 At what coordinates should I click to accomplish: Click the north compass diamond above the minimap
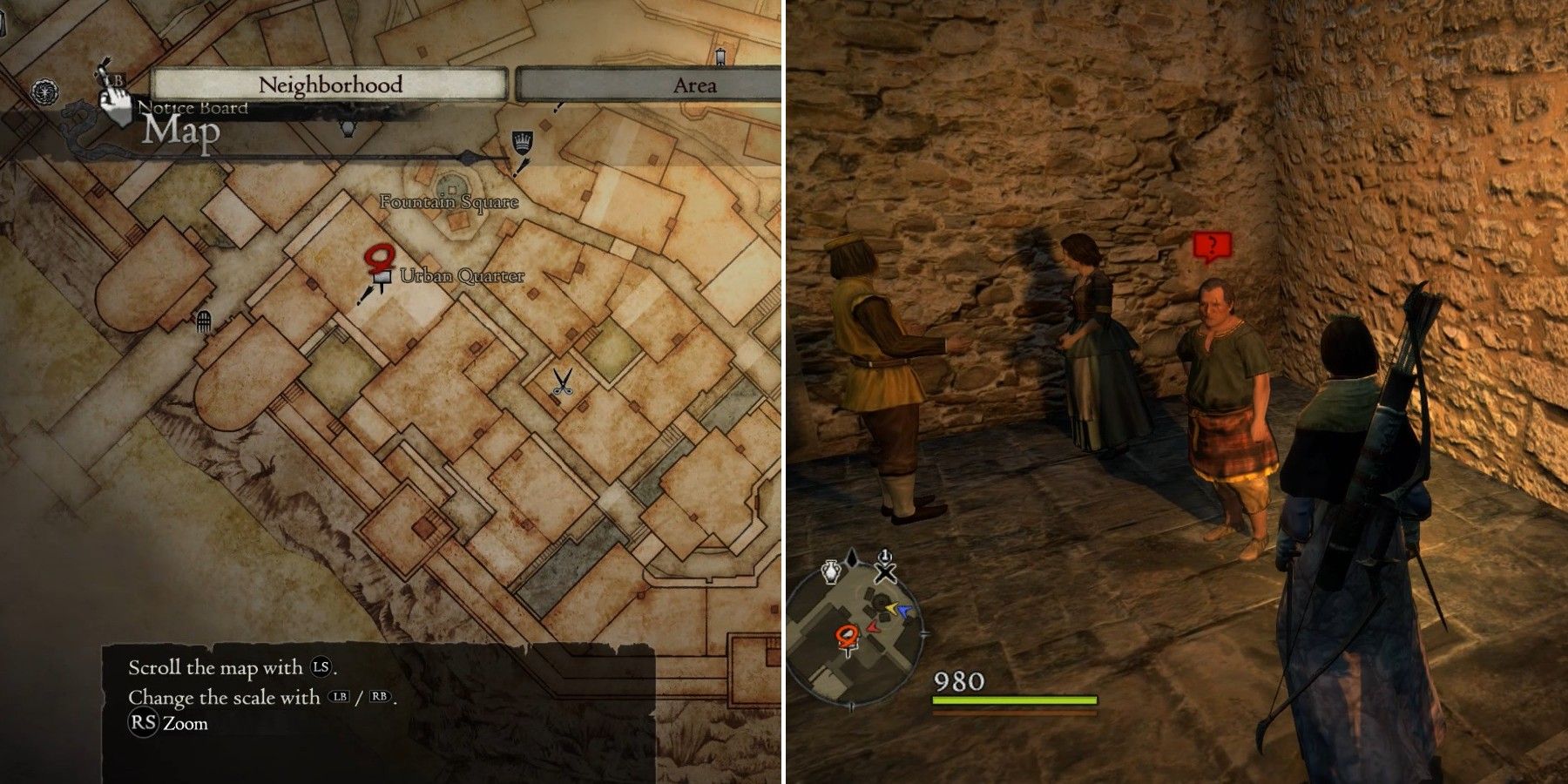pyautogui.click(x=852, y=558)
